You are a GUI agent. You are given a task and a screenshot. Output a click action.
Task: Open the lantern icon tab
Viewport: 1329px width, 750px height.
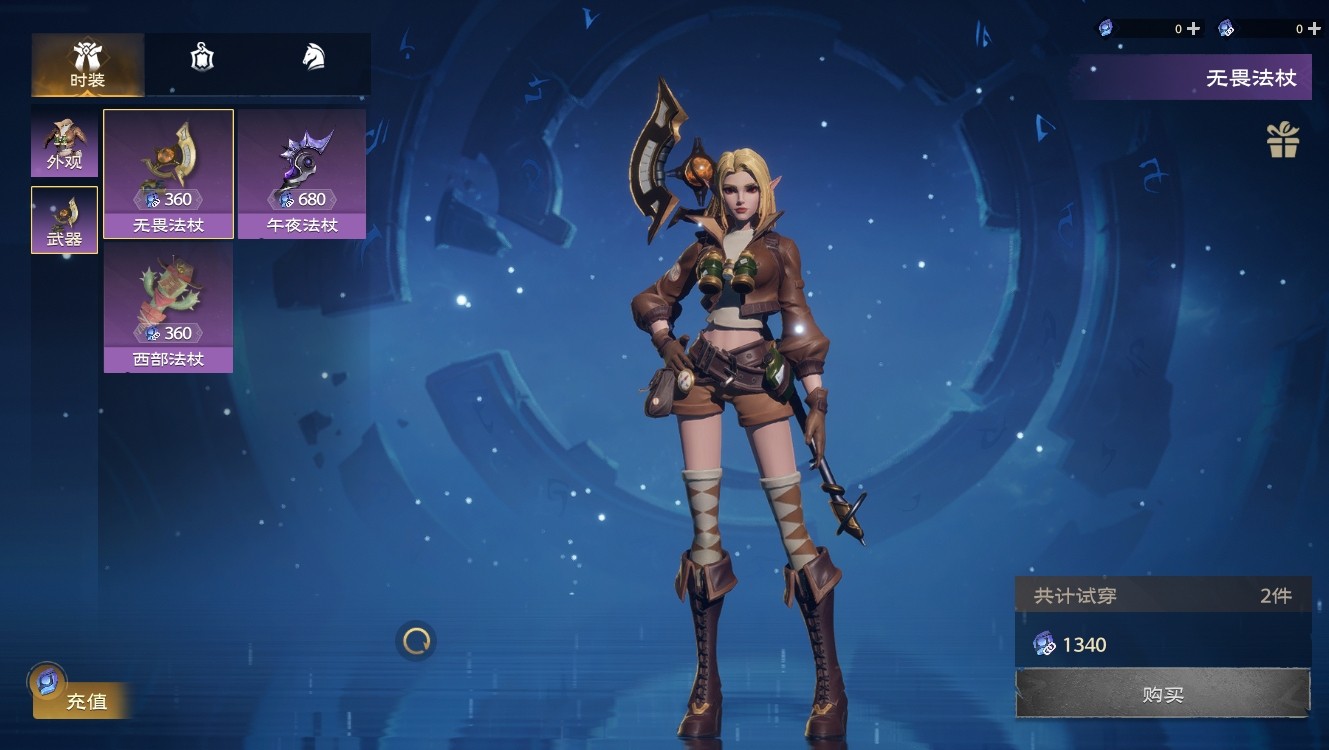[202, 58]
